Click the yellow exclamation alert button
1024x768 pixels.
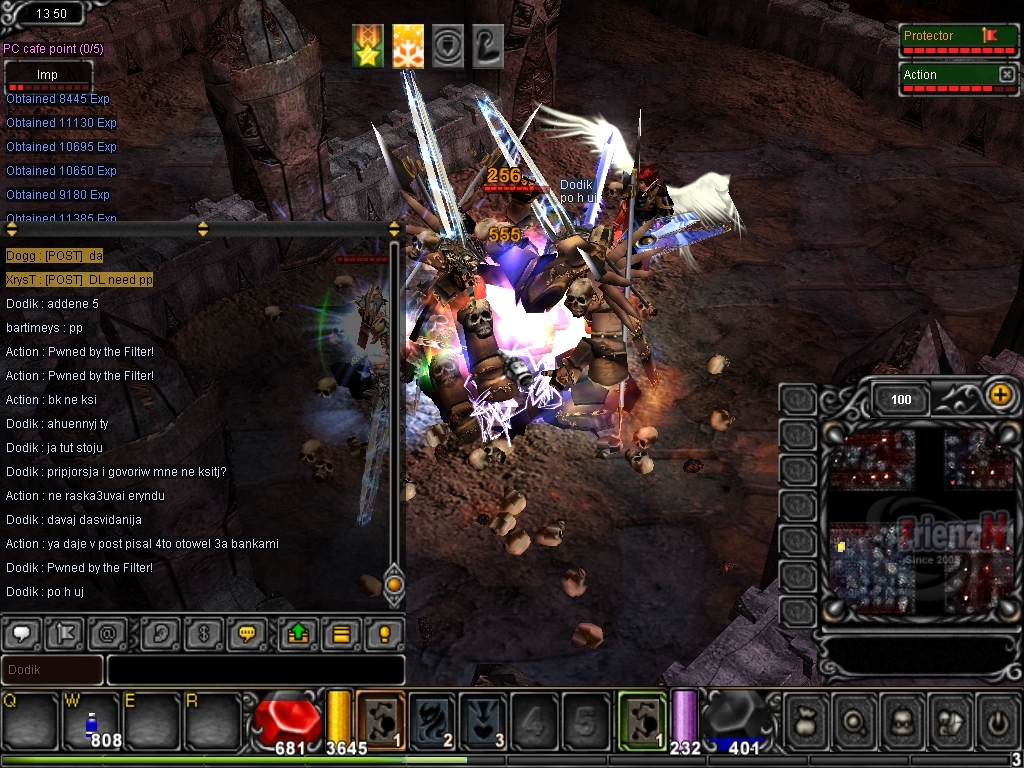point(382,633)
